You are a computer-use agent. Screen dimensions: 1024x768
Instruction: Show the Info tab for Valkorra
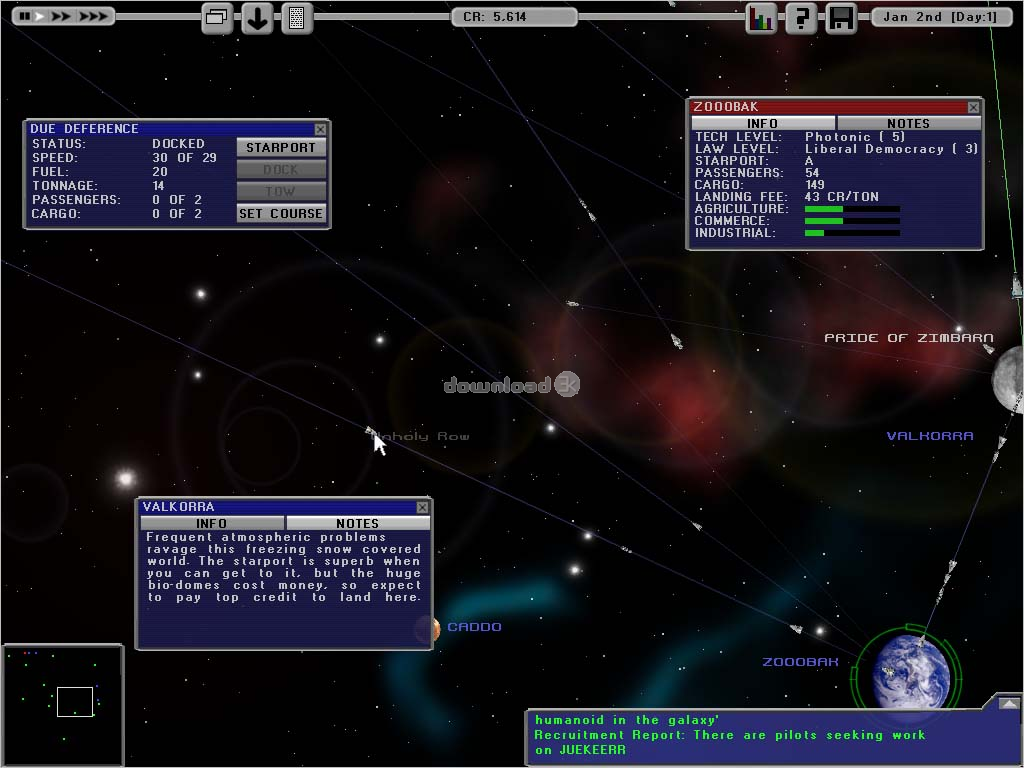(212, 523)
